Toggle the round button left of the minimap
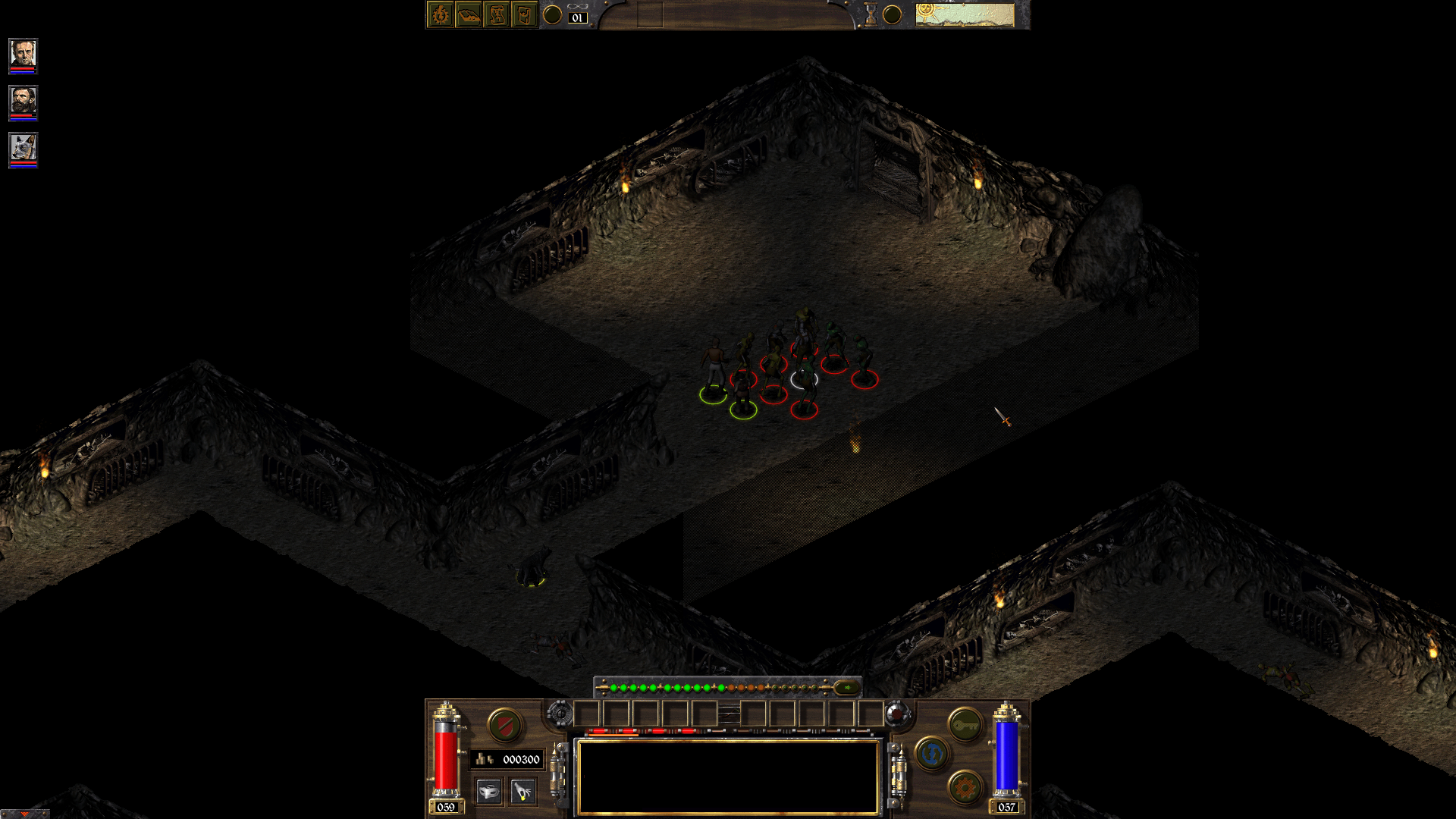 [x=891, y=13]
